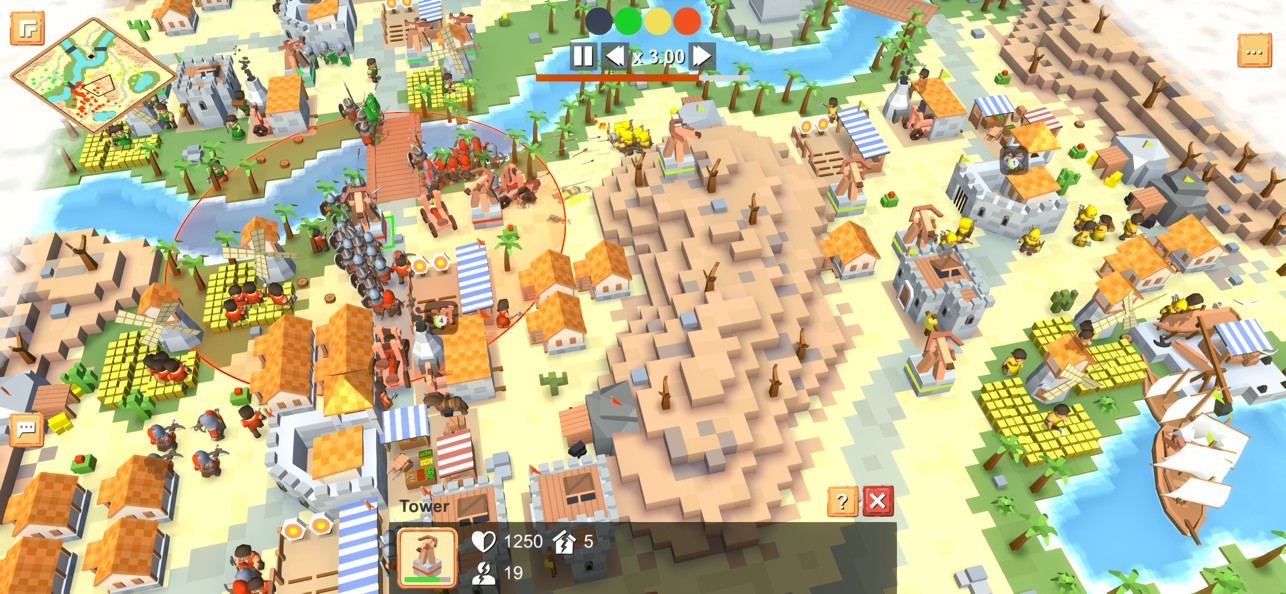Select the red player circle

[687, 20]
